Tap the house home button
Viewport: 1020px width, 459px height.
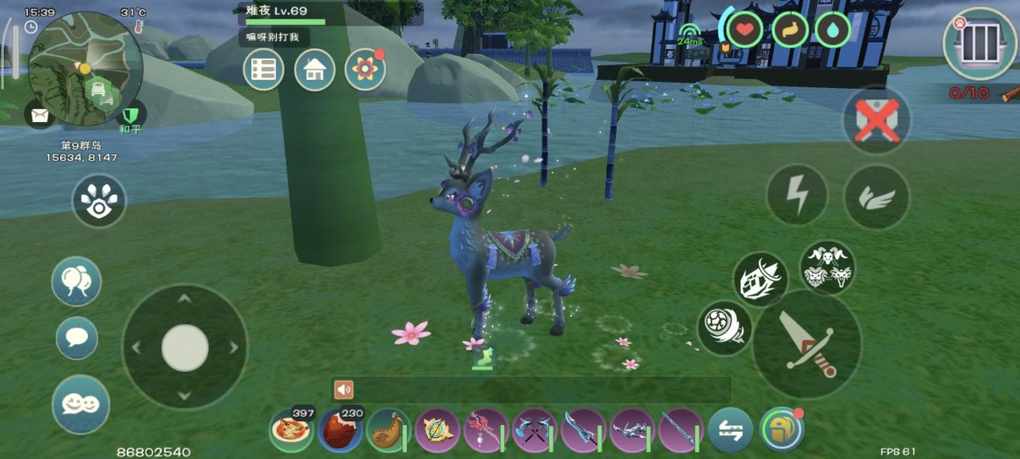(314, 70)
